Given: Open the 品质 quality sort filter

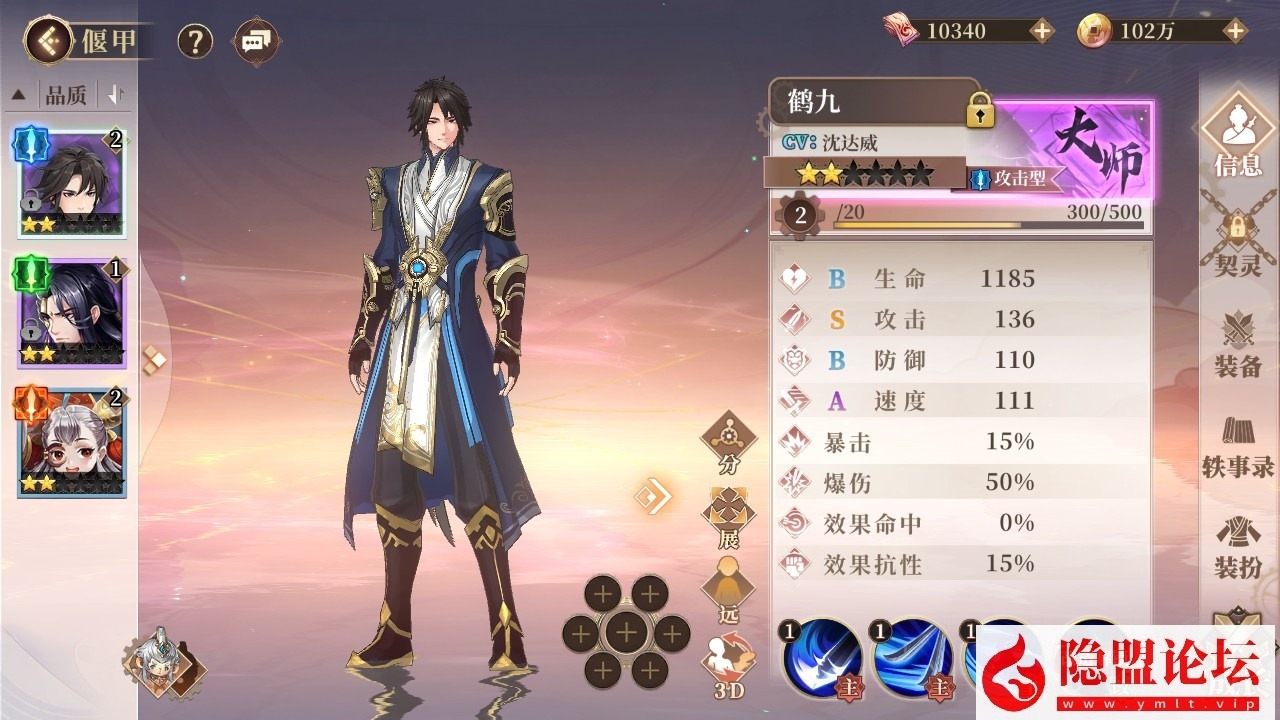Looking at the screenshot, I should [66, 95].
